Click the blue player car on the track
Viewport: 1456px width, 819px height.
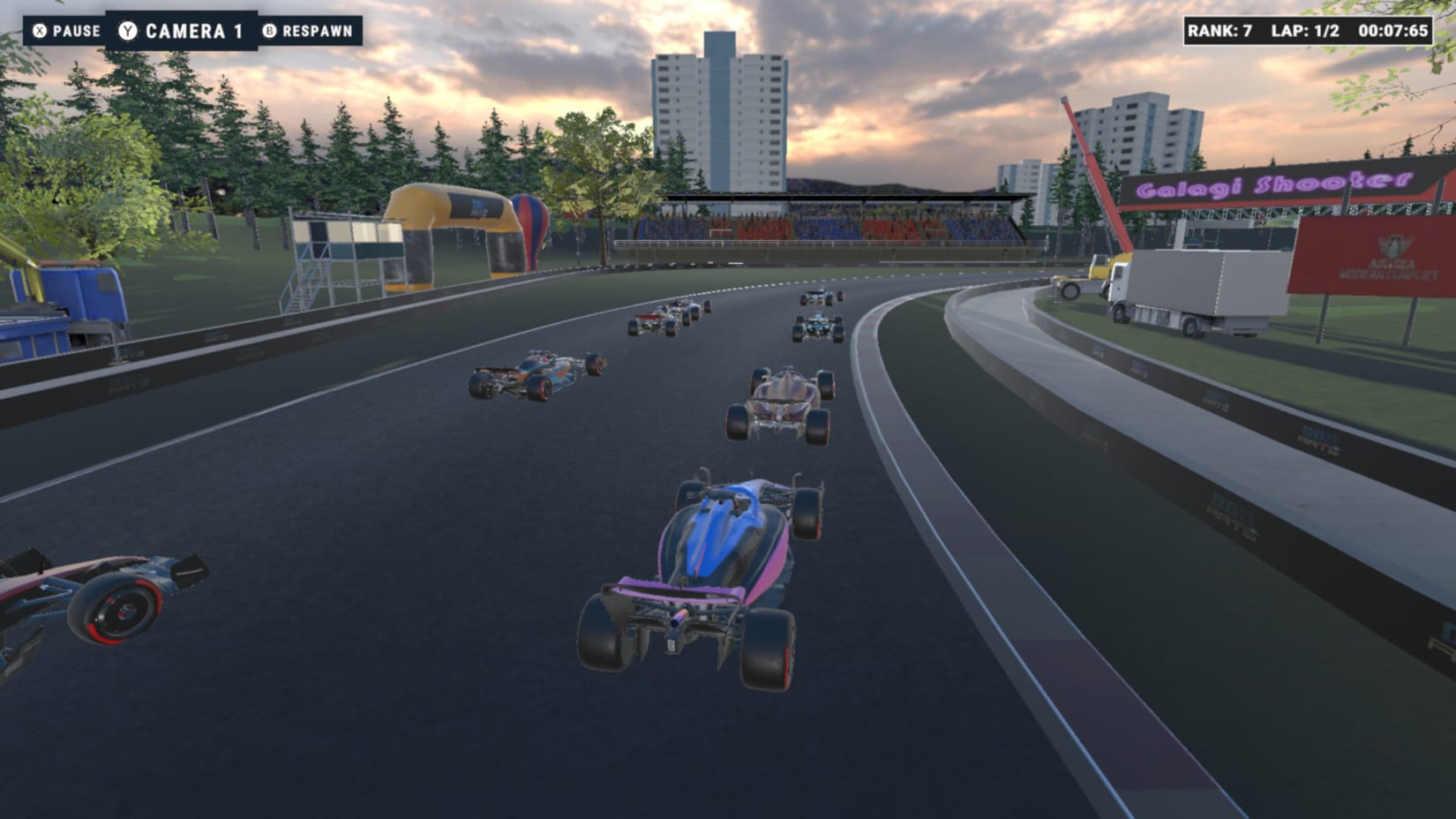point(706,565)
